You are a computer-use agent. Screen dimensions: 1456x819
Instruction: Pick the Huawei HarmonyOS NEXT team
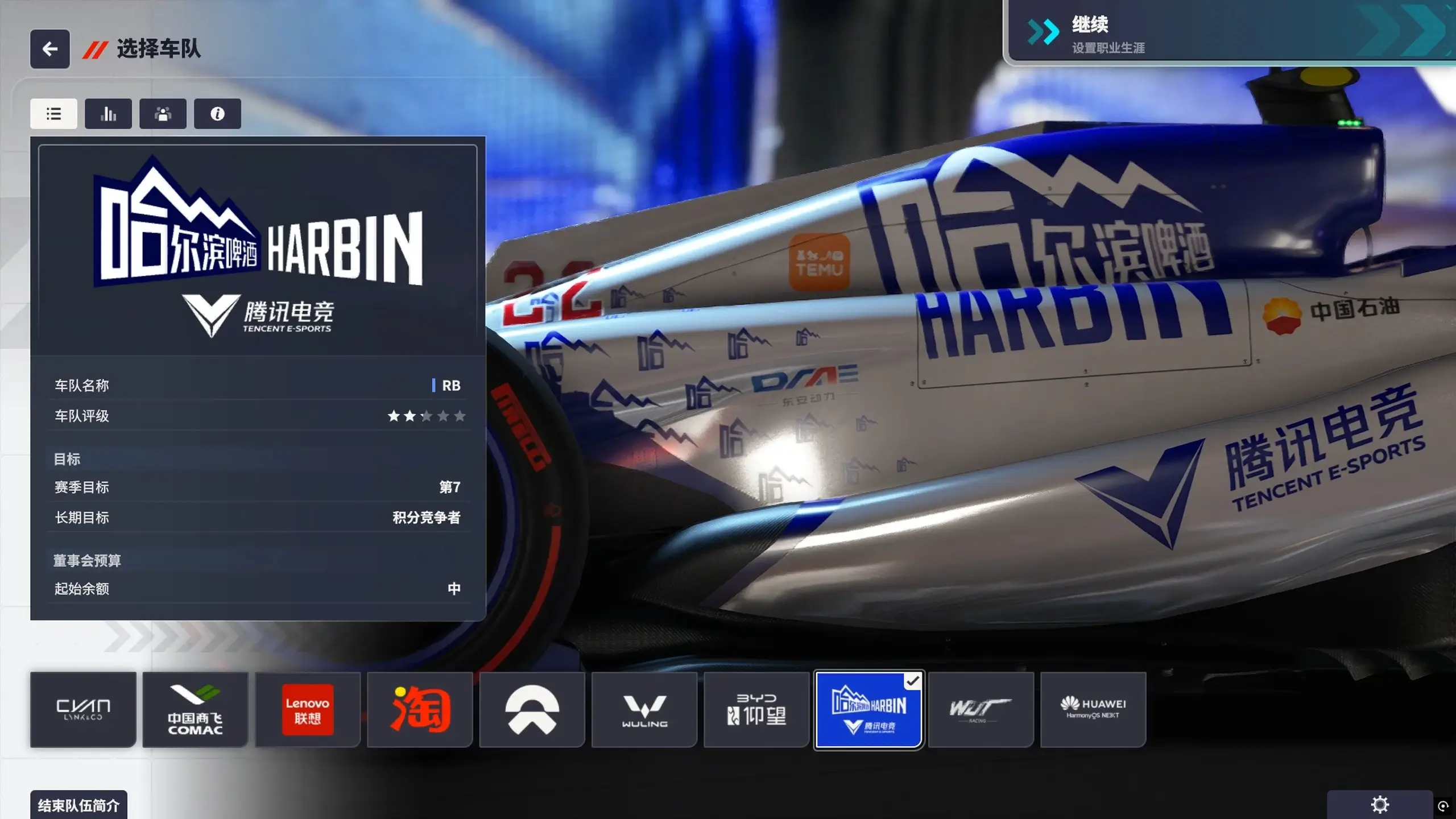(1093, 709)
